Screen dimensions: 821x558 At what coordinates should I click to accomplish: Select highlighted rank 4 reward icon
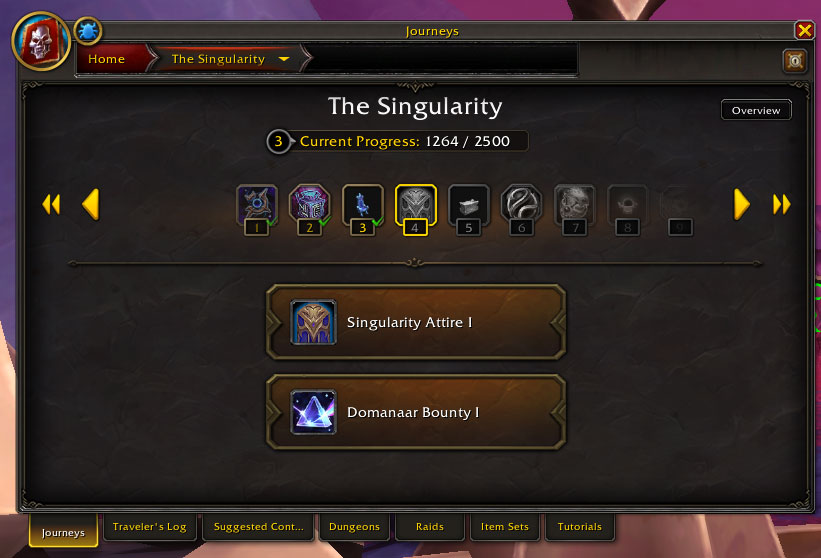415,205
